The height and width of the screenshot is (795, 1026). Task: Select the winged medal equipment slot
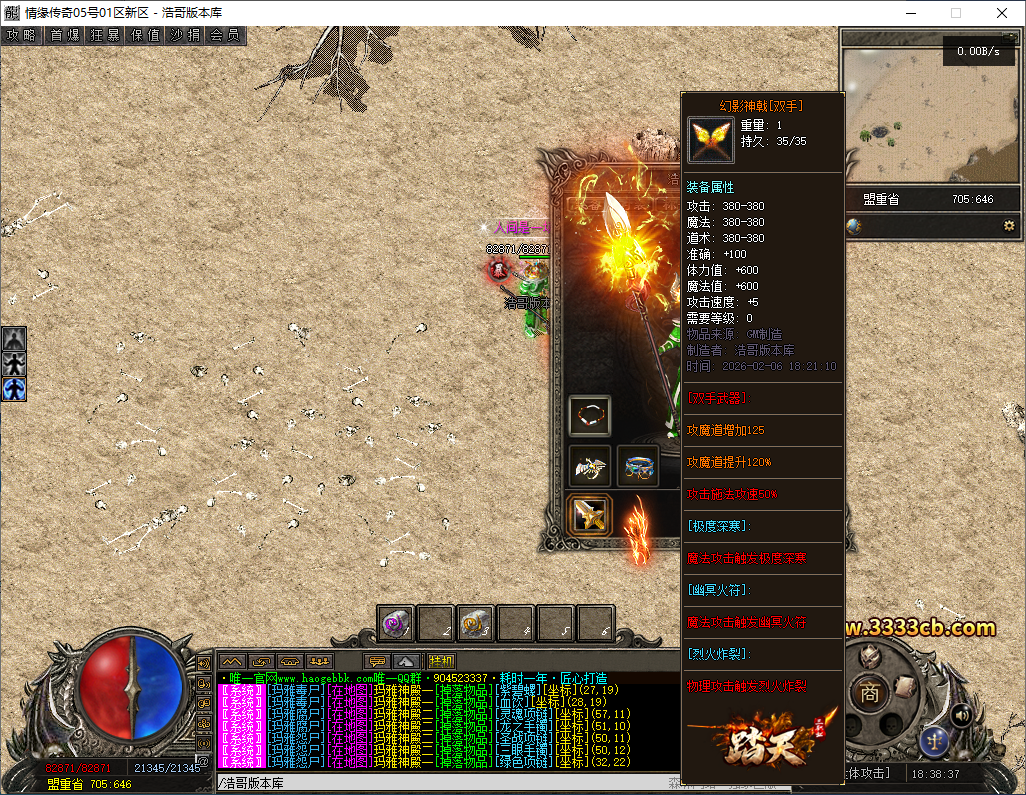[x=590, y=466]
